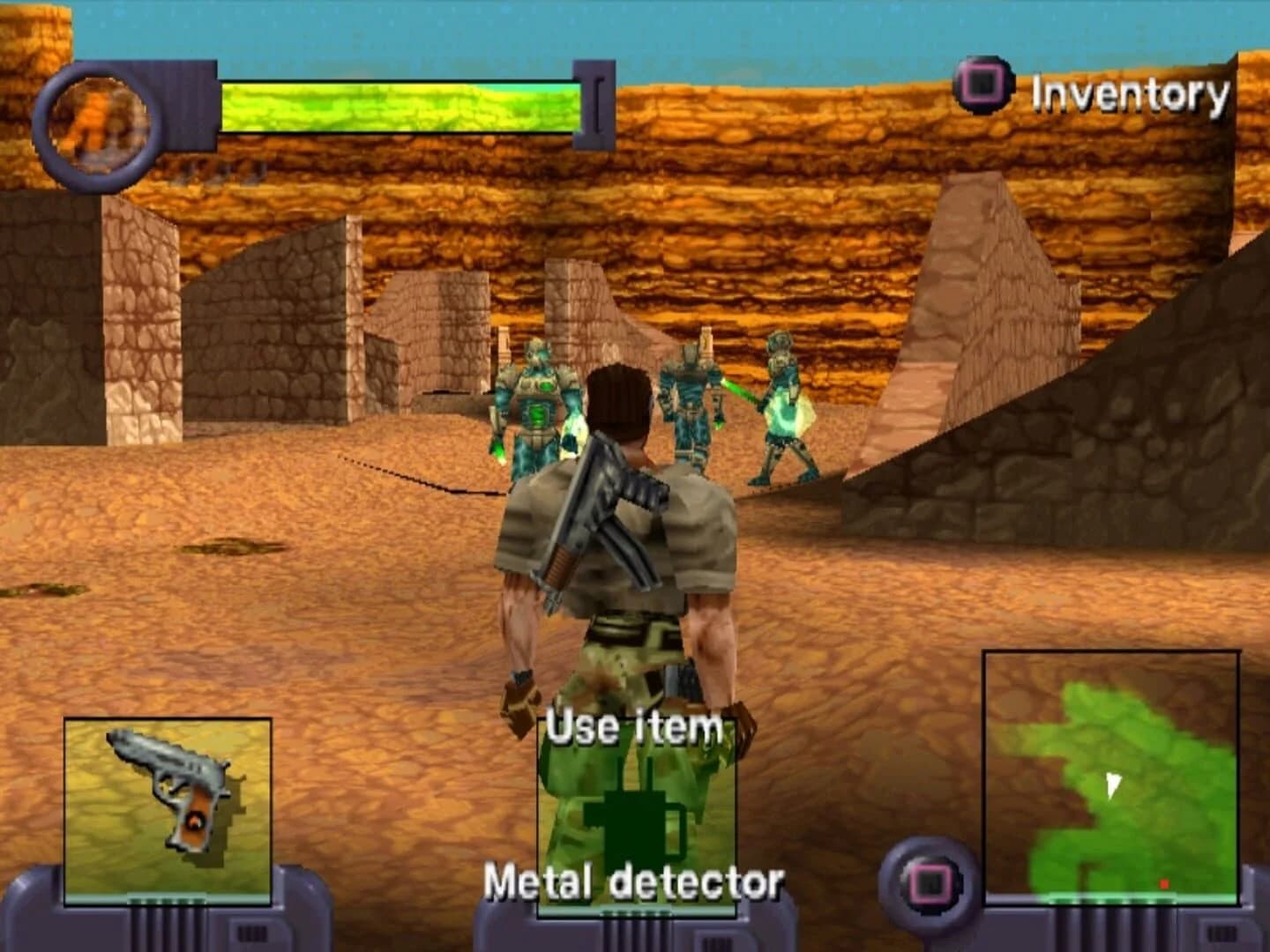Click the Use item text label

tap(633, 726)
